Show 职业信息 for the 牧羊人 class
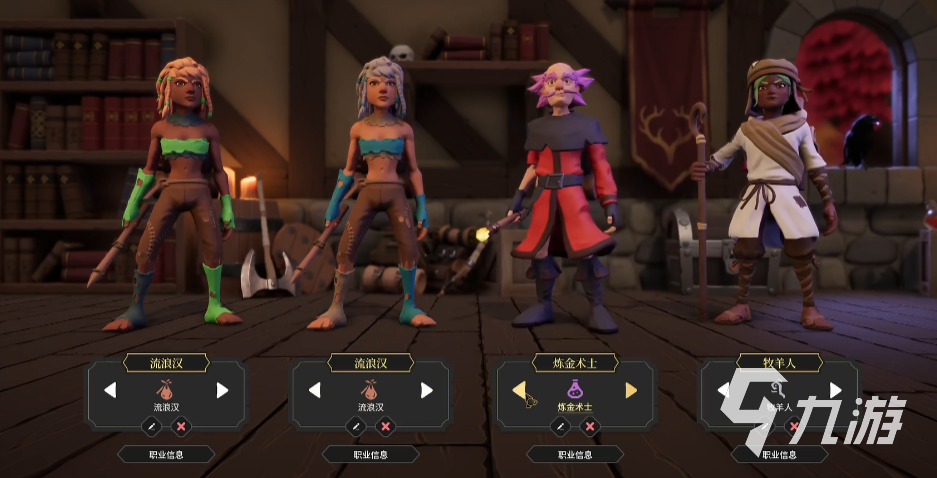Image resolution: width=937 pixels, height=478 pixels. click(780, 454)
